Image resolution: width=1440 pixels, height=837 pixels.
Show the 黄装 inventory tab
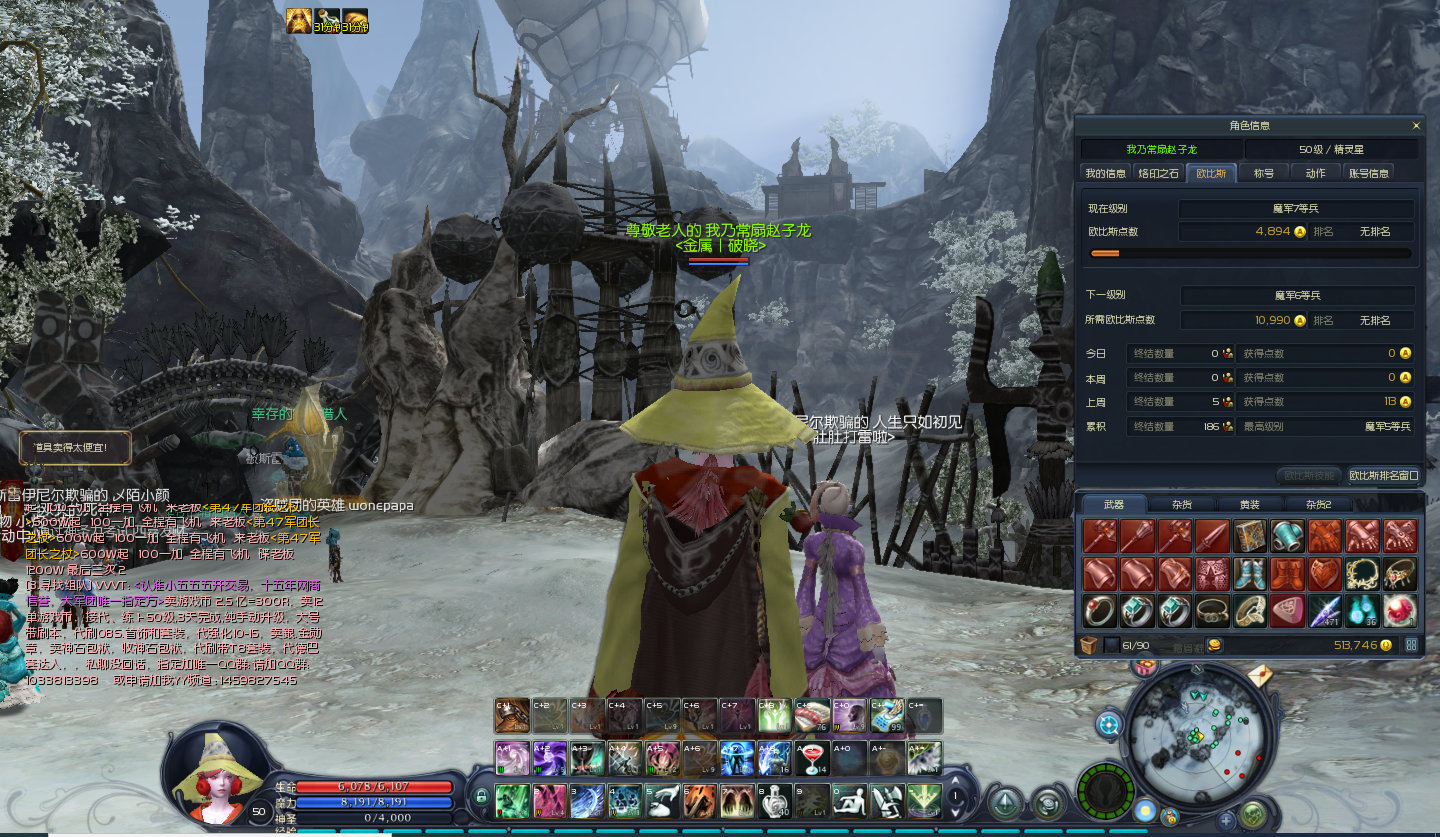(x=1249, y=505)
